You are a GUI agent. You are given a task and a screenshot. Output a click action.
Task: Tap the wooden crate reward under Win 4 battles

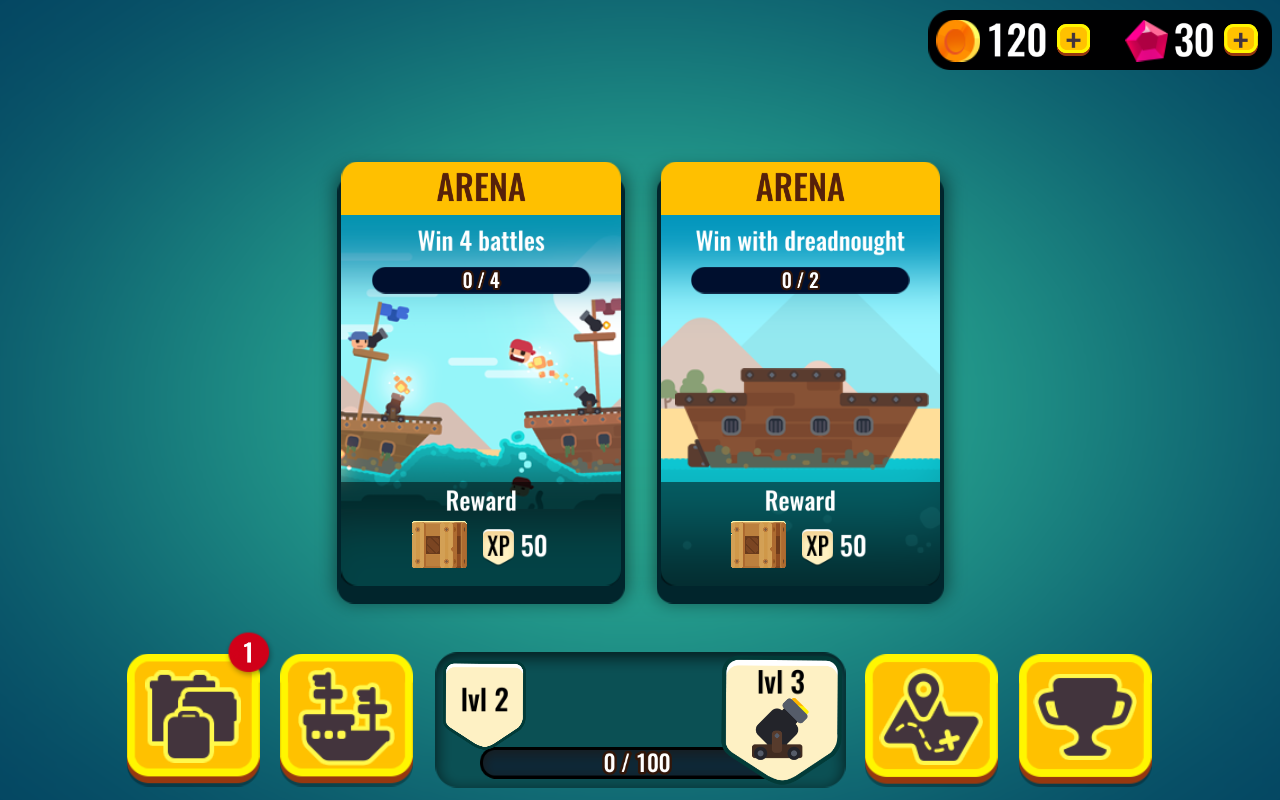point(439,545)
